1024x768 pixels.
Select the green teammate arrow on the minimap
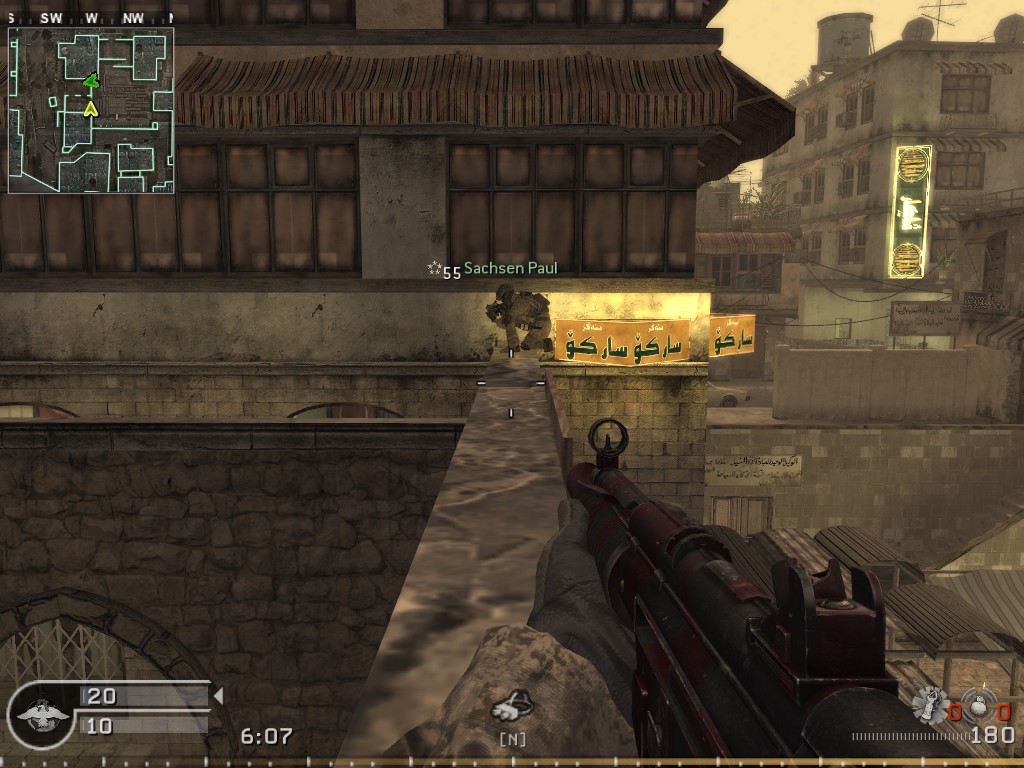(91, 81)
